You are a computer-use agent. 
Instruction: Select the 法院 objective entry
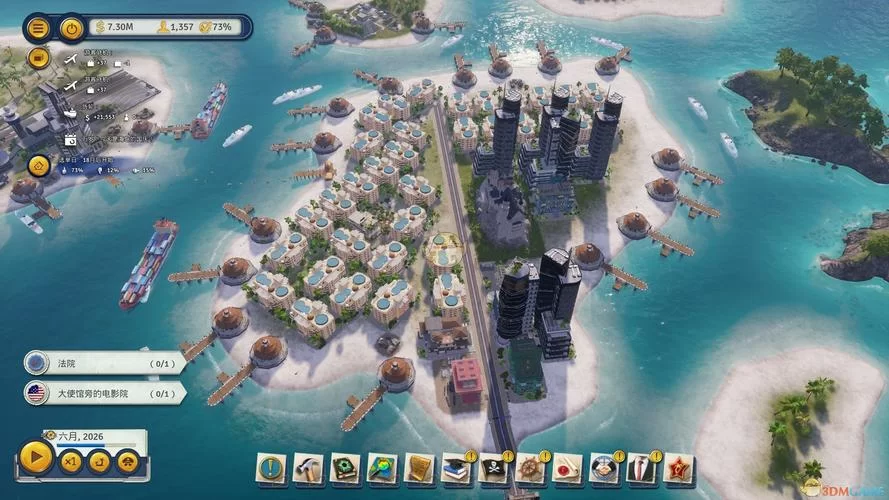pyautogui.click(x=105, y=362)
